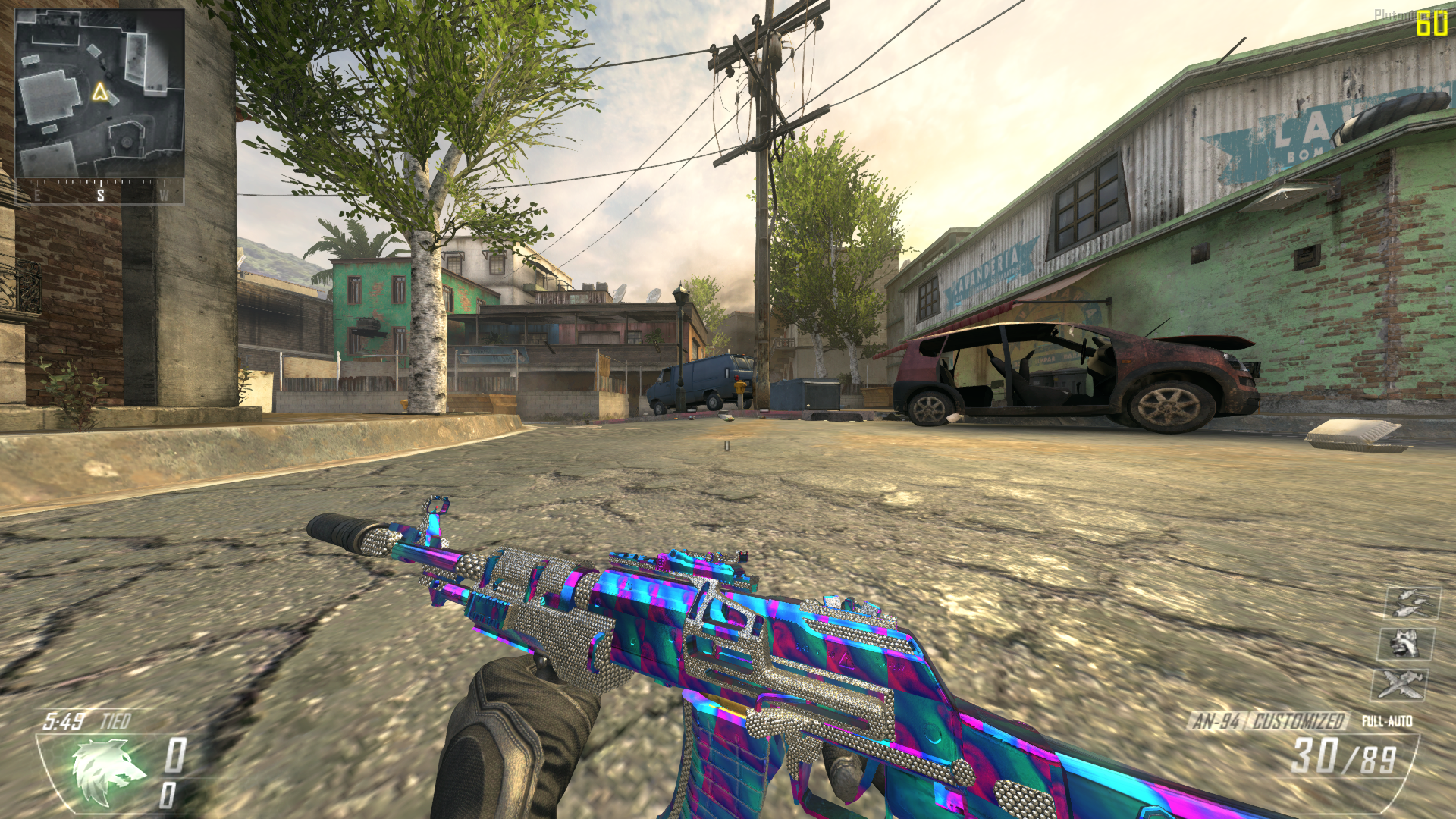Screen dimensions: 1456x819
Task: Select the AN-94 Customized weapon label
Action: coord(1267,720)
